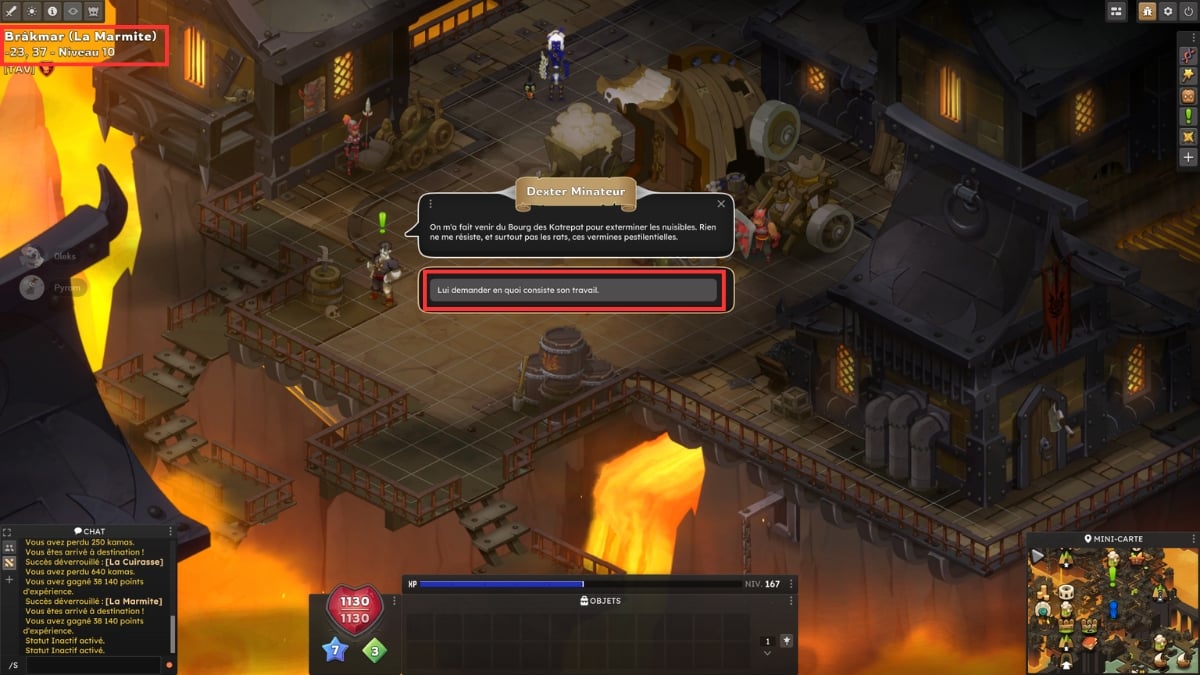Select the highlighted bug report button

(1147, 11)
